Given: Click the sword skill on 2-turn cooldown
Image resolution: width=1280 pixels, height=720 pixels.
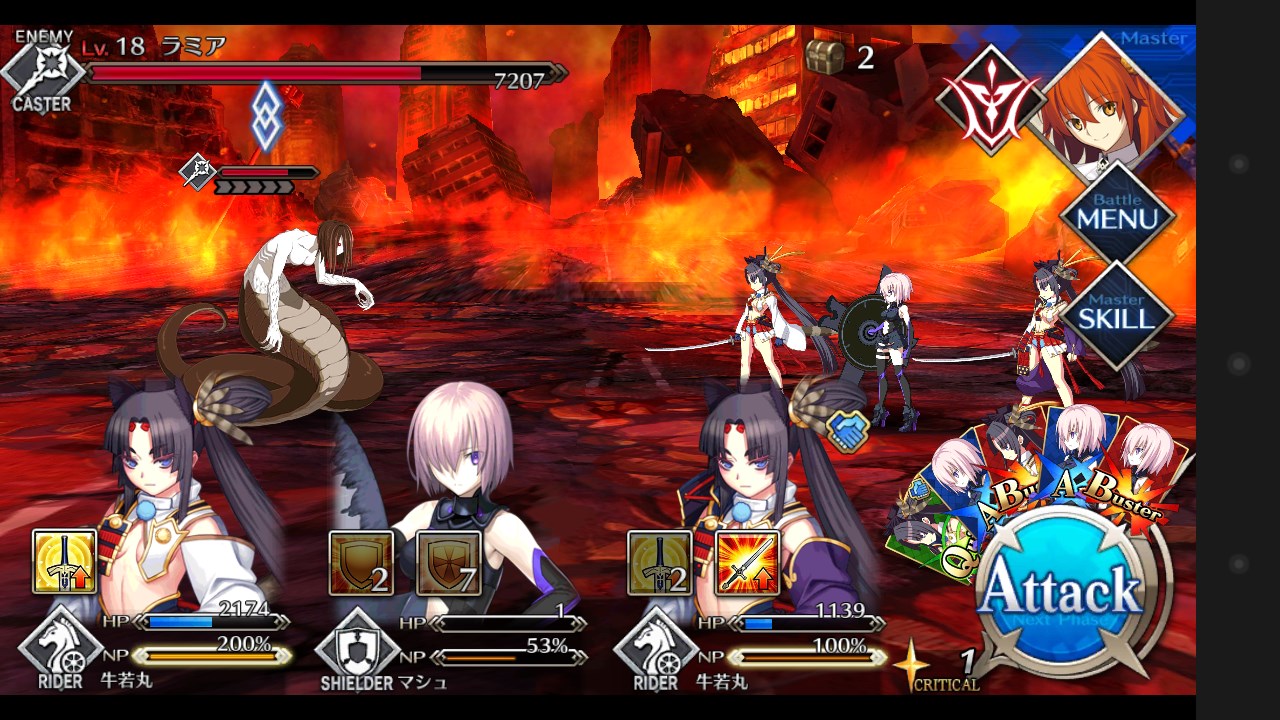Looking at the screenshot, I should [659, 562].
